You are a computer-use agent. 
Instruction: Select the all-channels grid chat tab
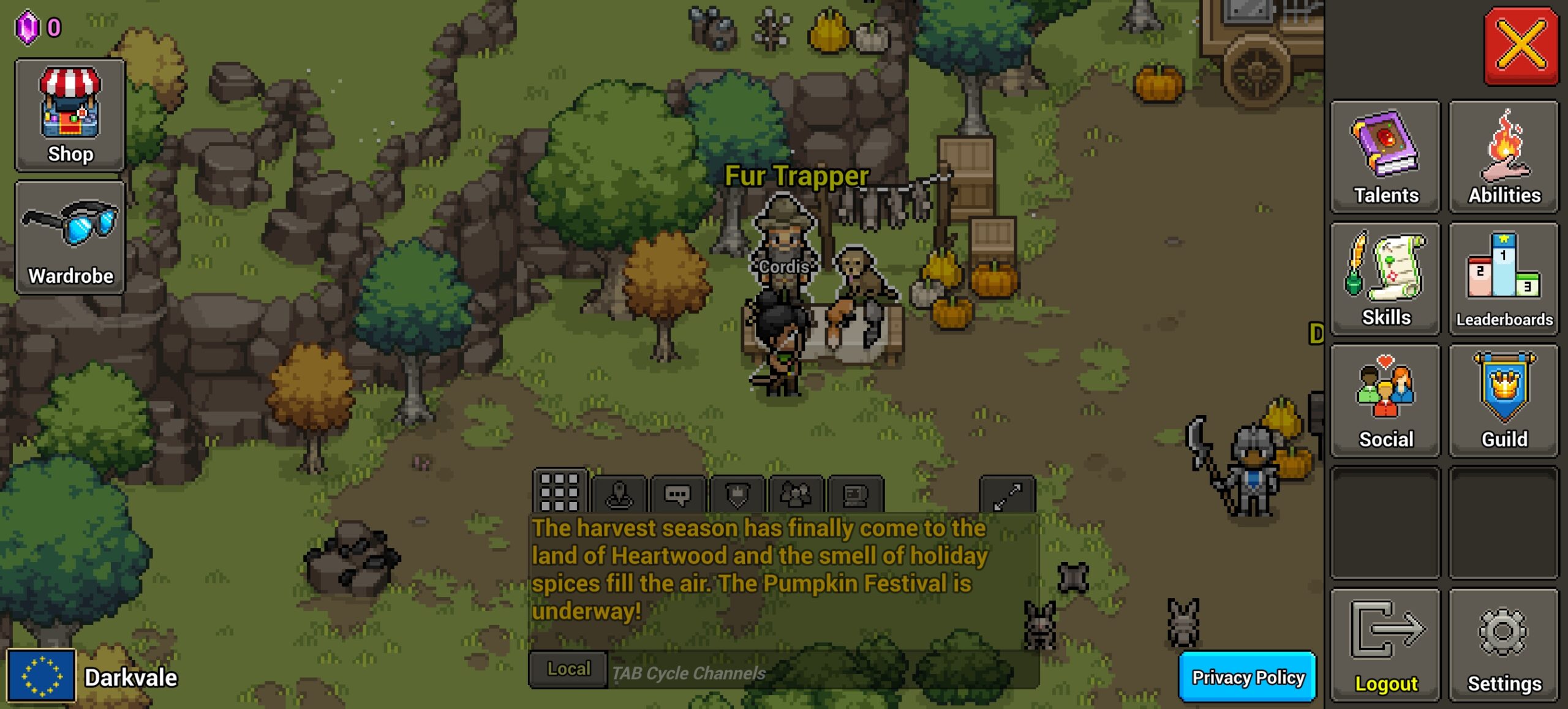[x=560, y=492]
